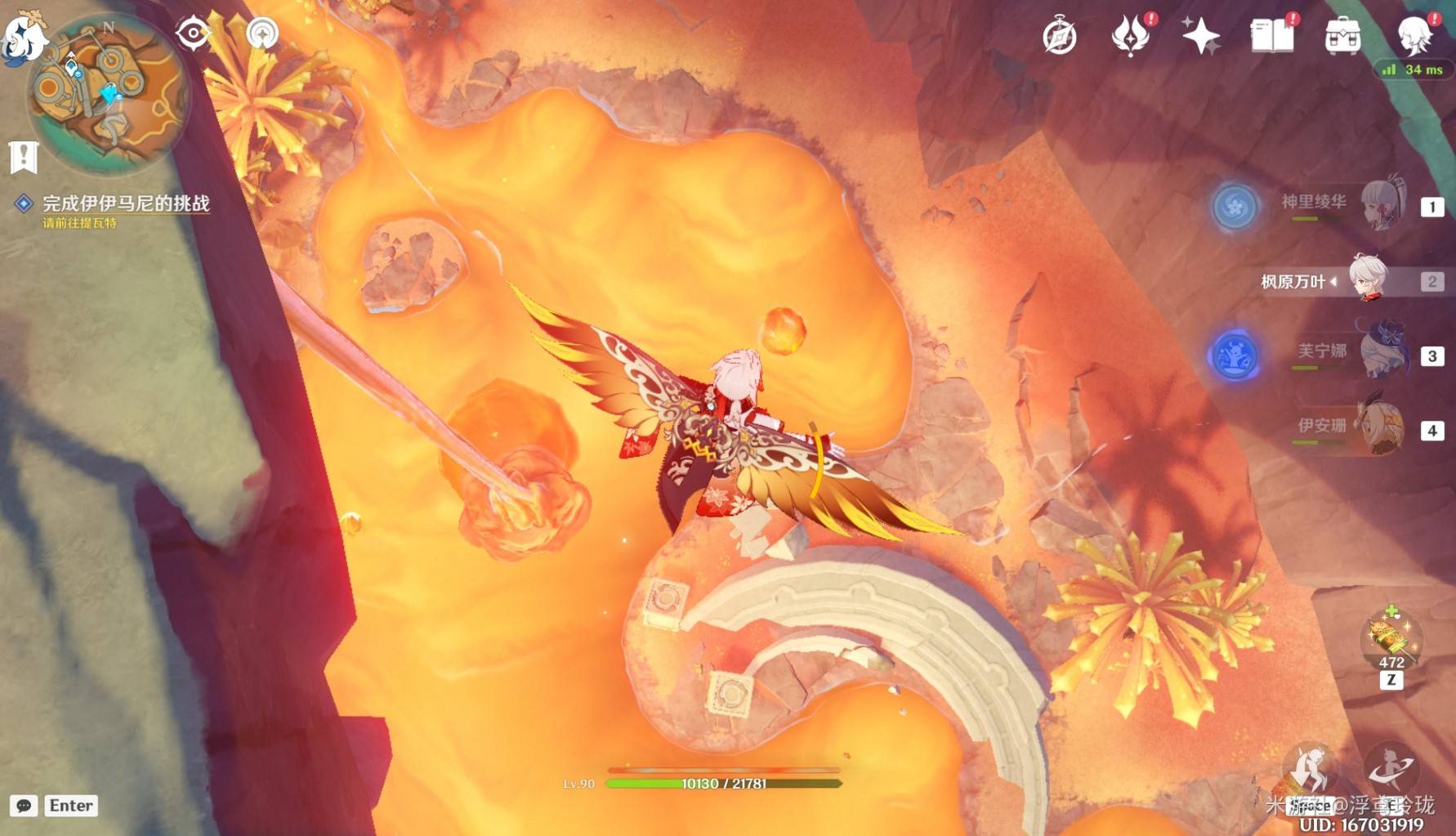1456x836 pixels.
Task: Select the tracked quest 完成伊伊马尼的挑战
Action: pos(126,203)
